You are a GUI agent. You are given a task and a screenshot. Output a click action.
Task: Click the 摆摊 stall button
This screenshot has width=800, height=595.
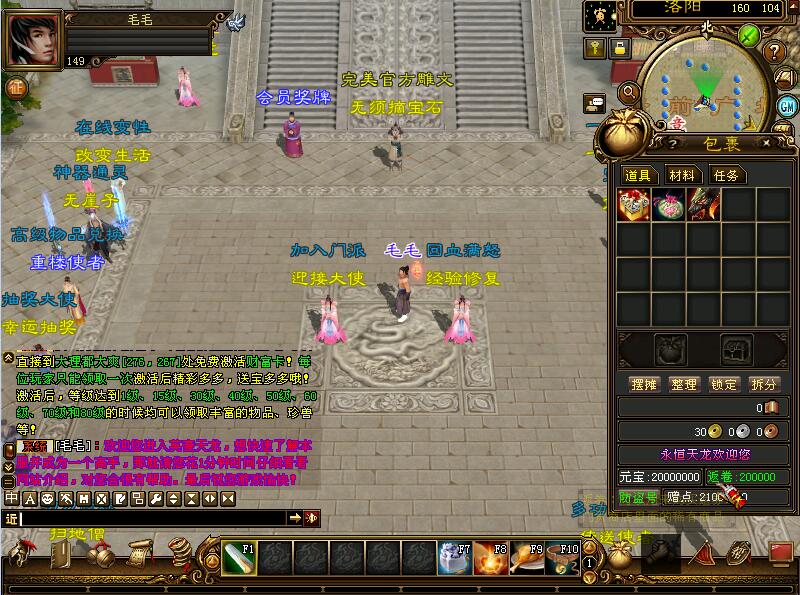click(x=643, y=384)
